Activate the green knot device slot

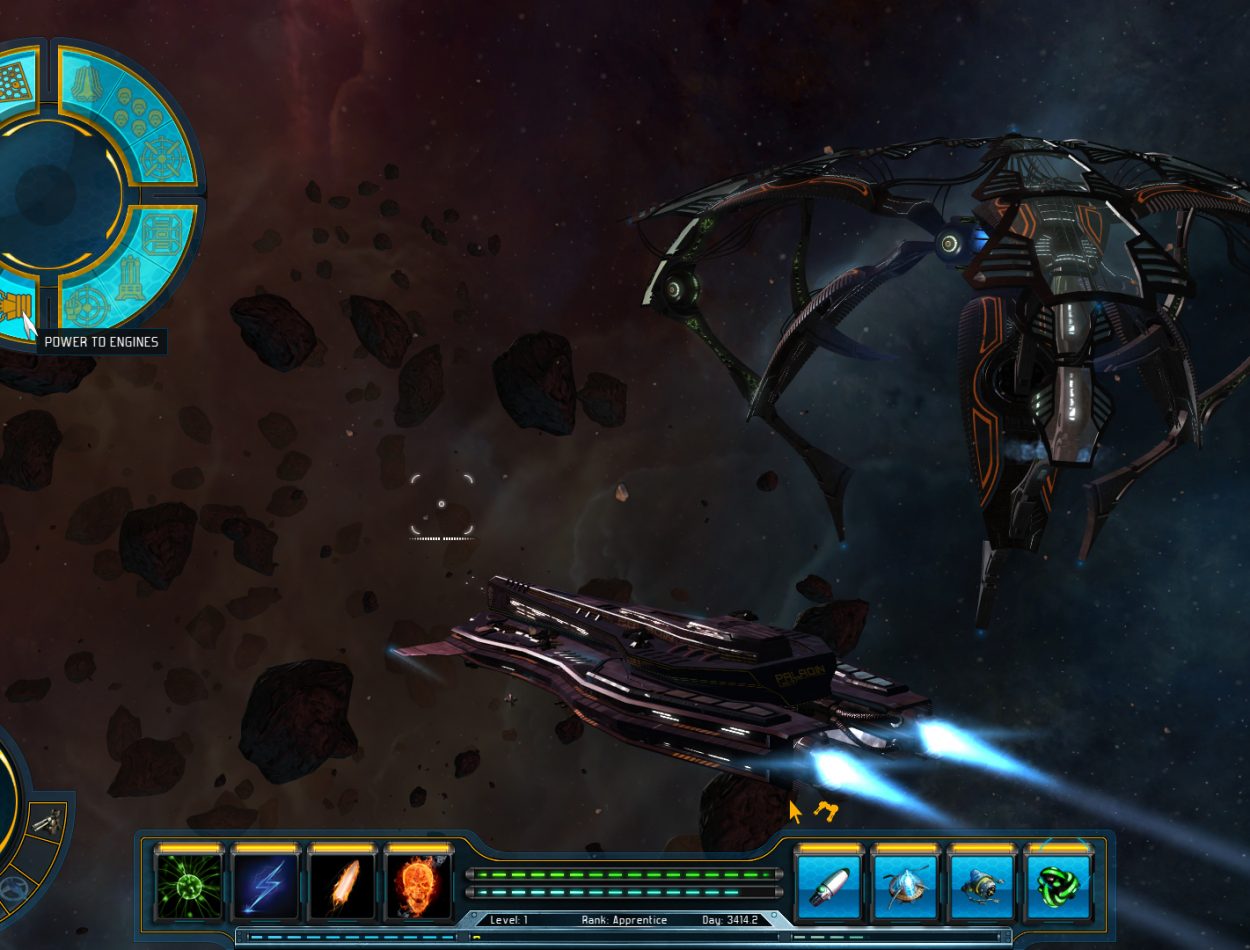1058,887
